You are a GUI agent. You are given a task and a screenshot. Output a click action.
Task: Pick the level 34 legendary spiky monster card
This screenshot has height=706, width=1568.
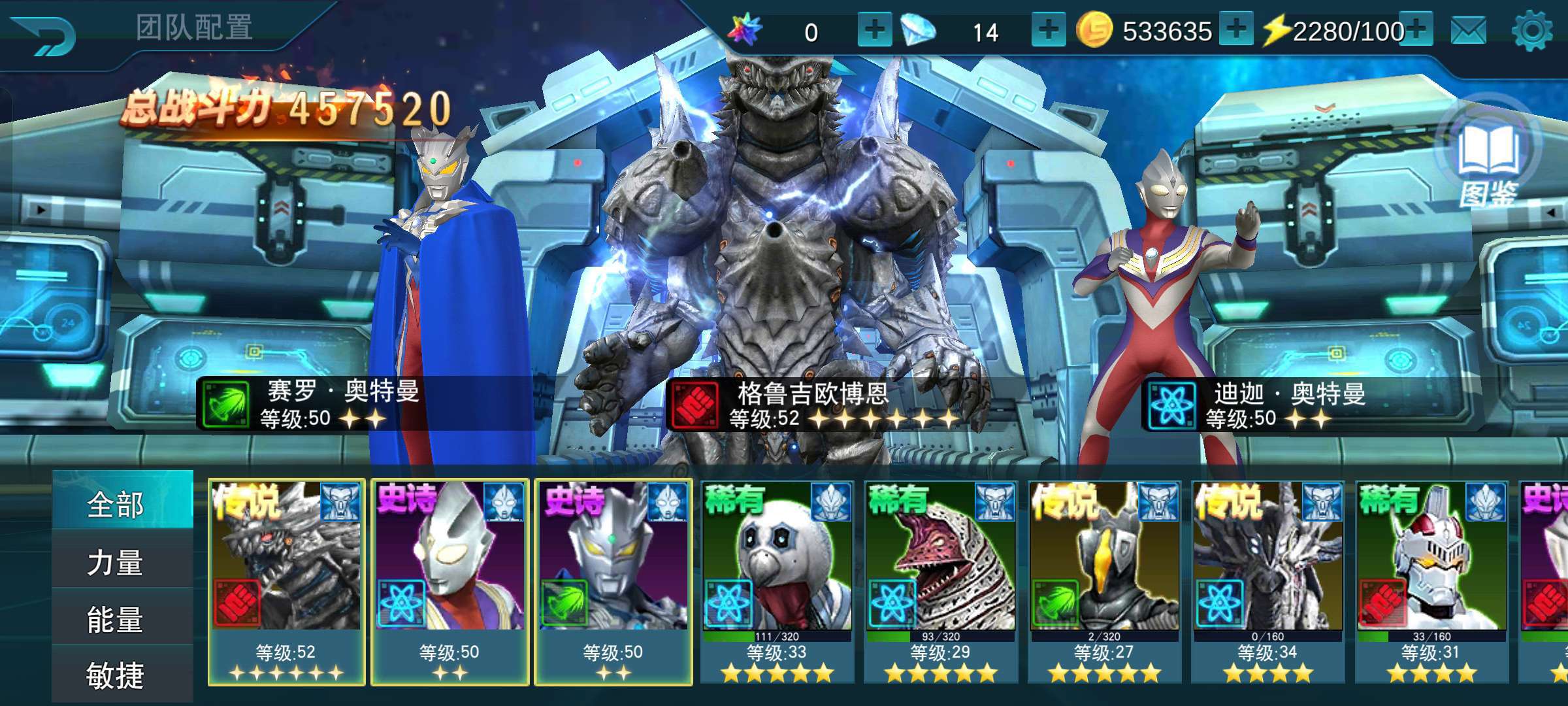tap(1267, 582)
